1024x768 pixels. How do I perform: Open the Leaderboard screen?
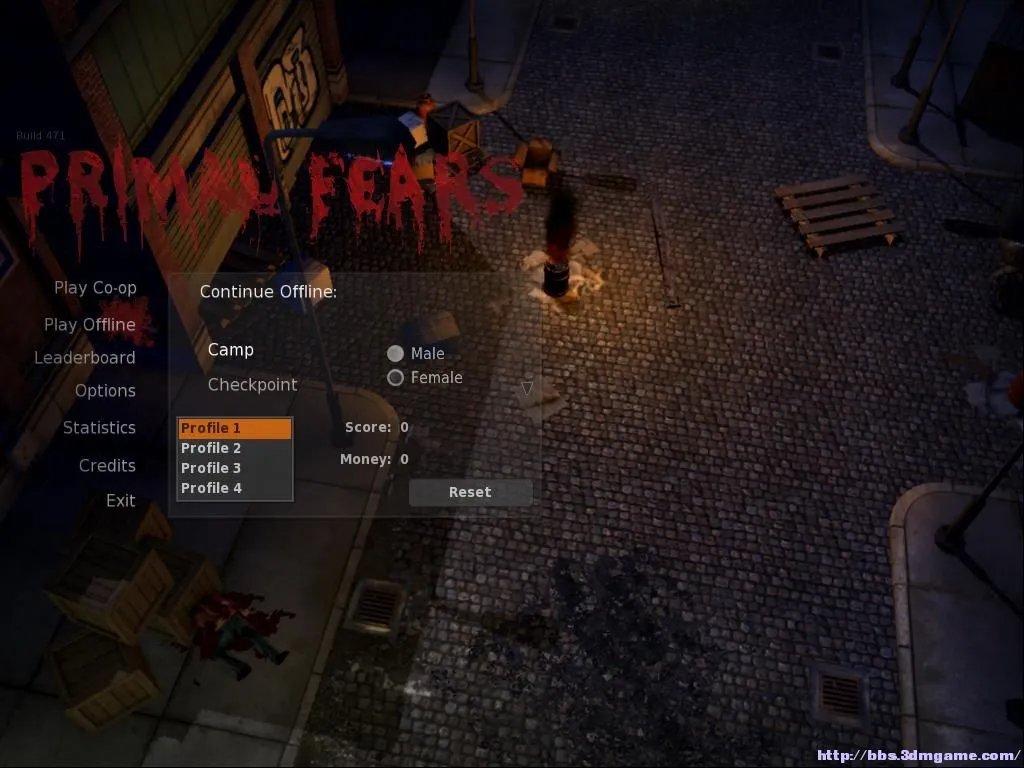(x=85, y=358)
